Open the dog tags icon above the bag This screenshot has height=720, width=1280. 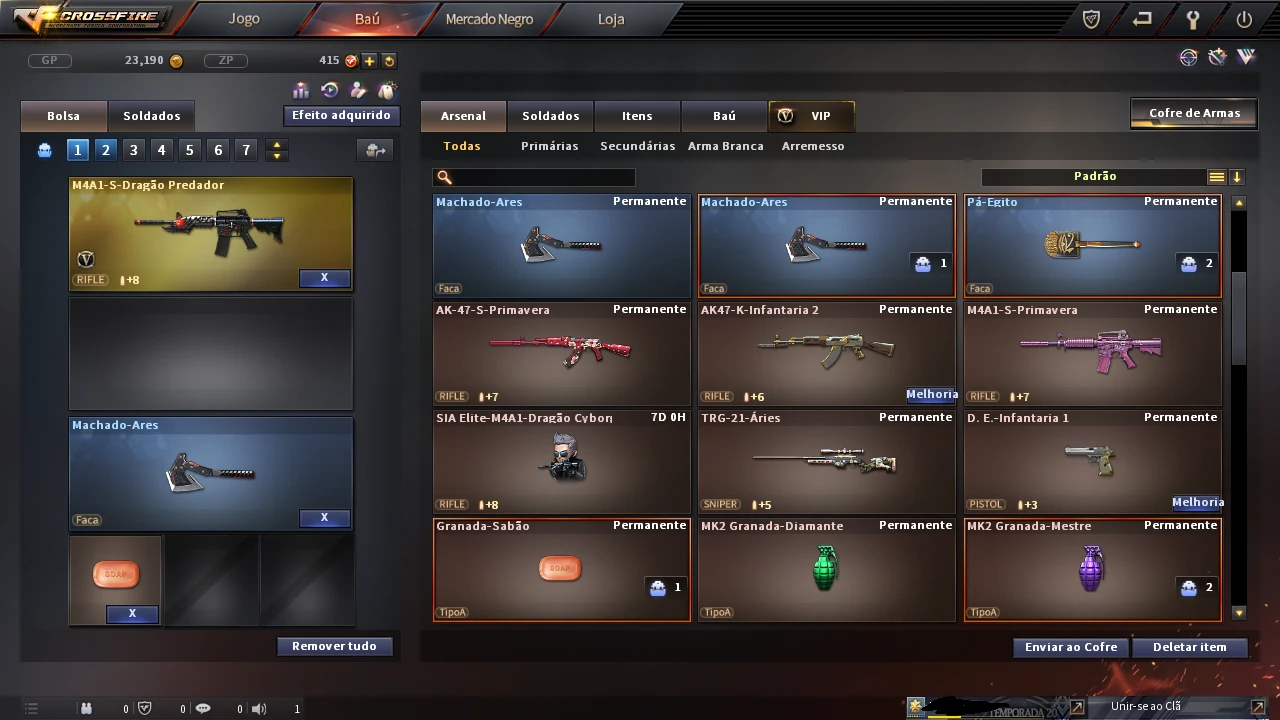coord(386,91)
